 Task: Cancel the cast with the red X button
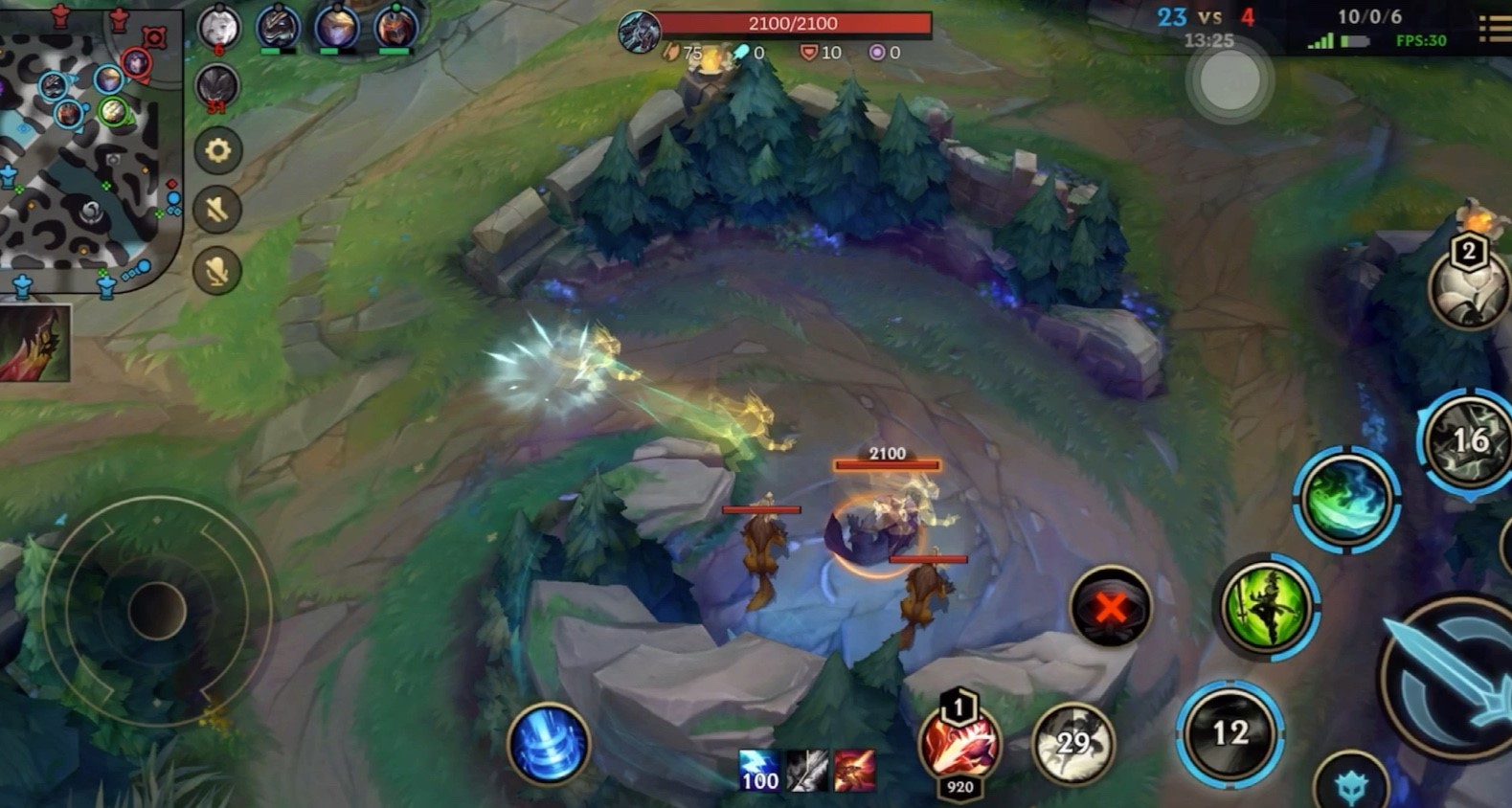pyautogui.click(x=1110, y=607)
